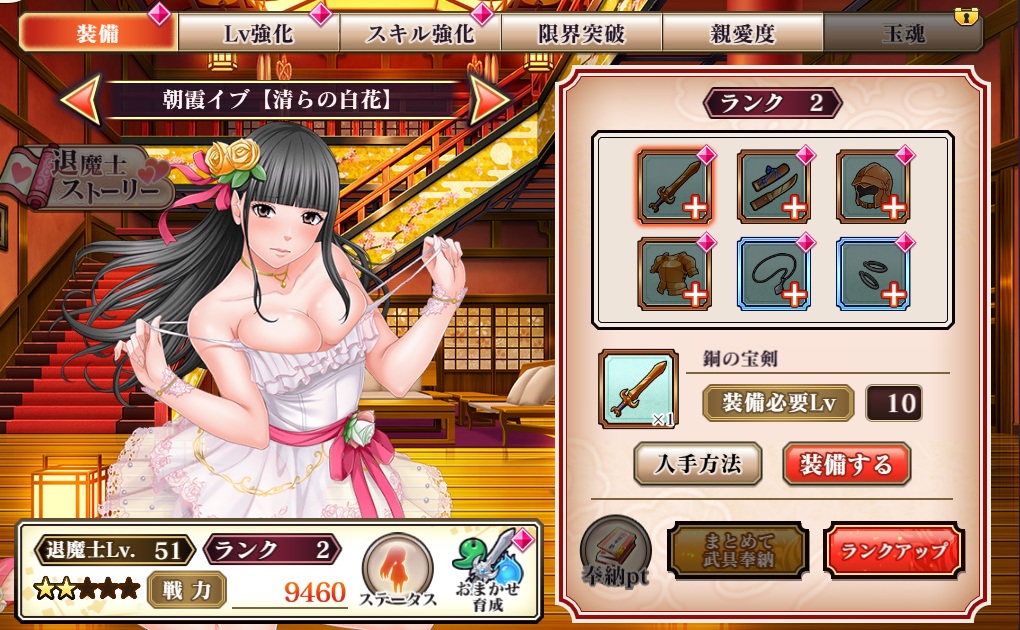Go to the 限界突破 tab
The height and width of the screenshot is (630, 1020).
coord(581,33)
